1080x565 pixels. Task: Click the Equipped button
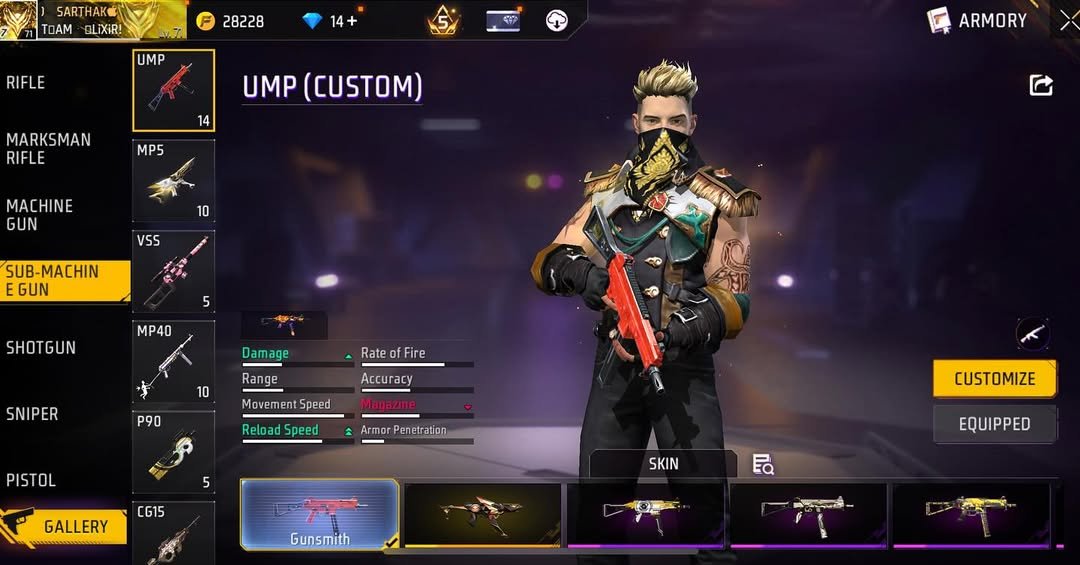[993, 424]
